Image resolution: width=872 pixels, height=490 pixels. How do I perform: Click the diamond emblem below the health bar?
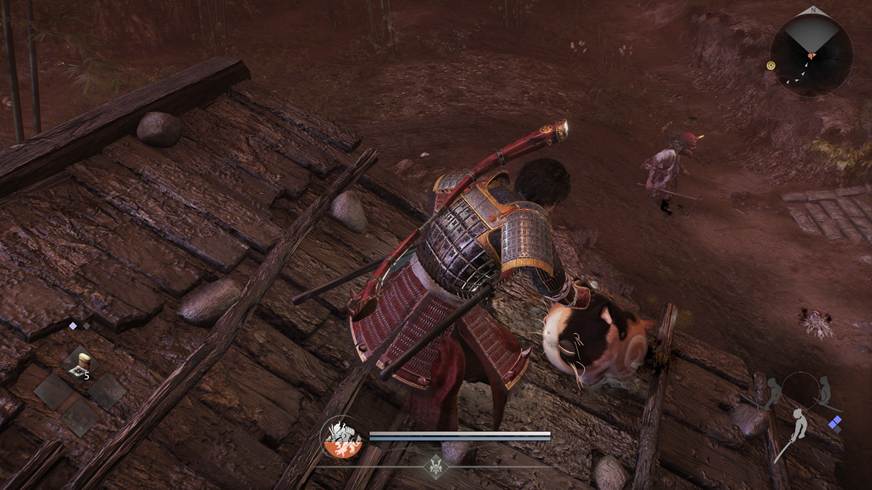(435, 464)
